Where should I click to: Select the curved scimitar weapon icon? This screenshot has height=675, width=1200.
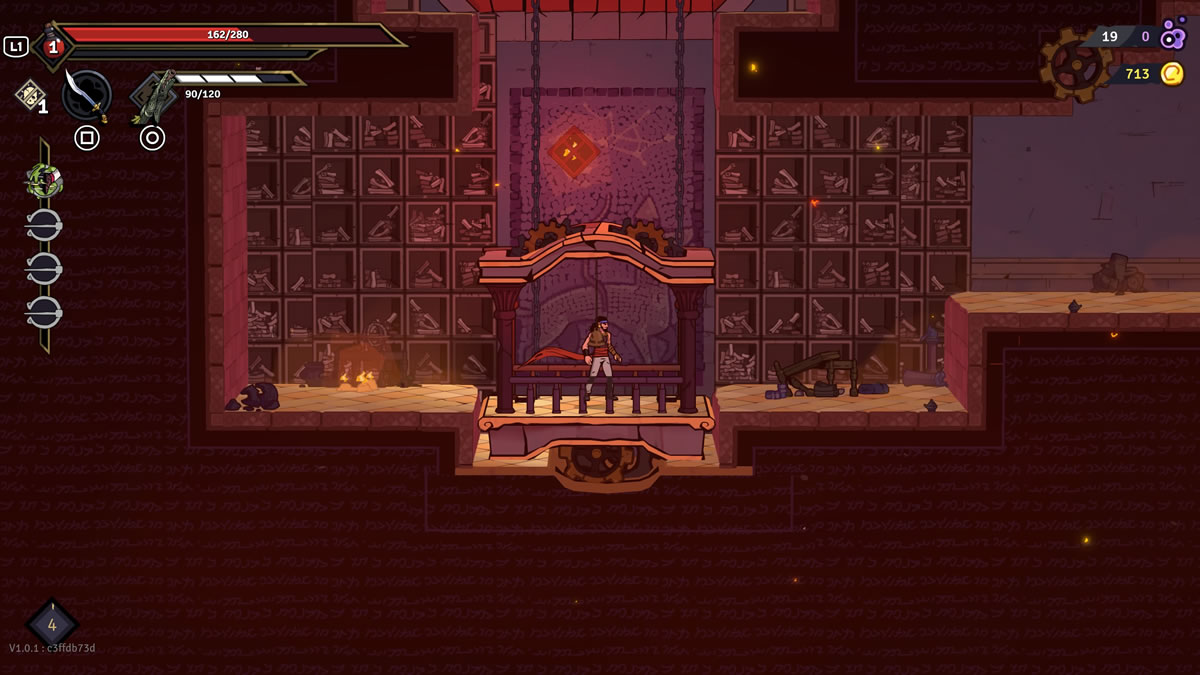(86, 95)
